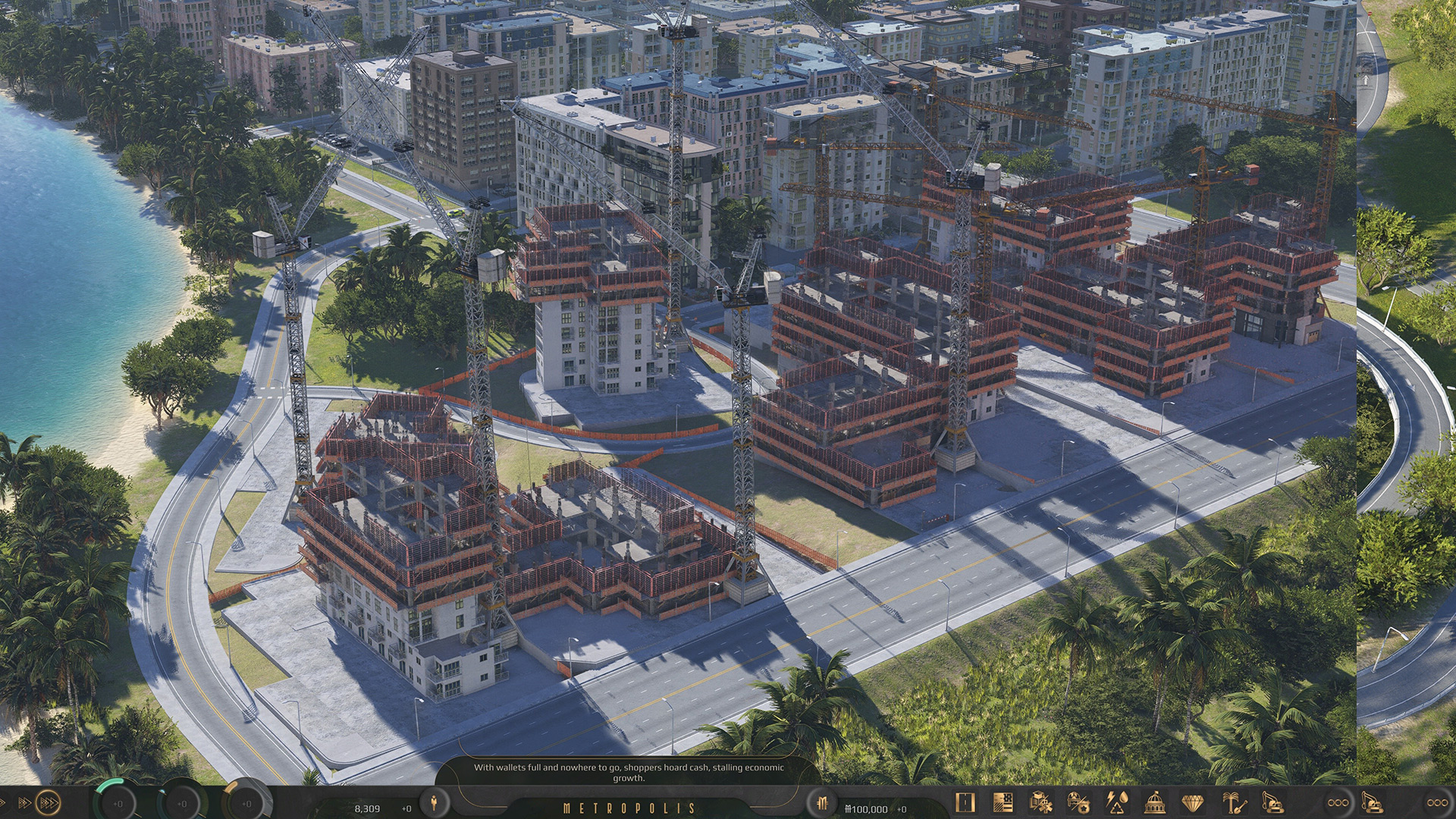
Task: Click the green demand gauge dial
Action: pyautogui.click(x=118, y=802)
